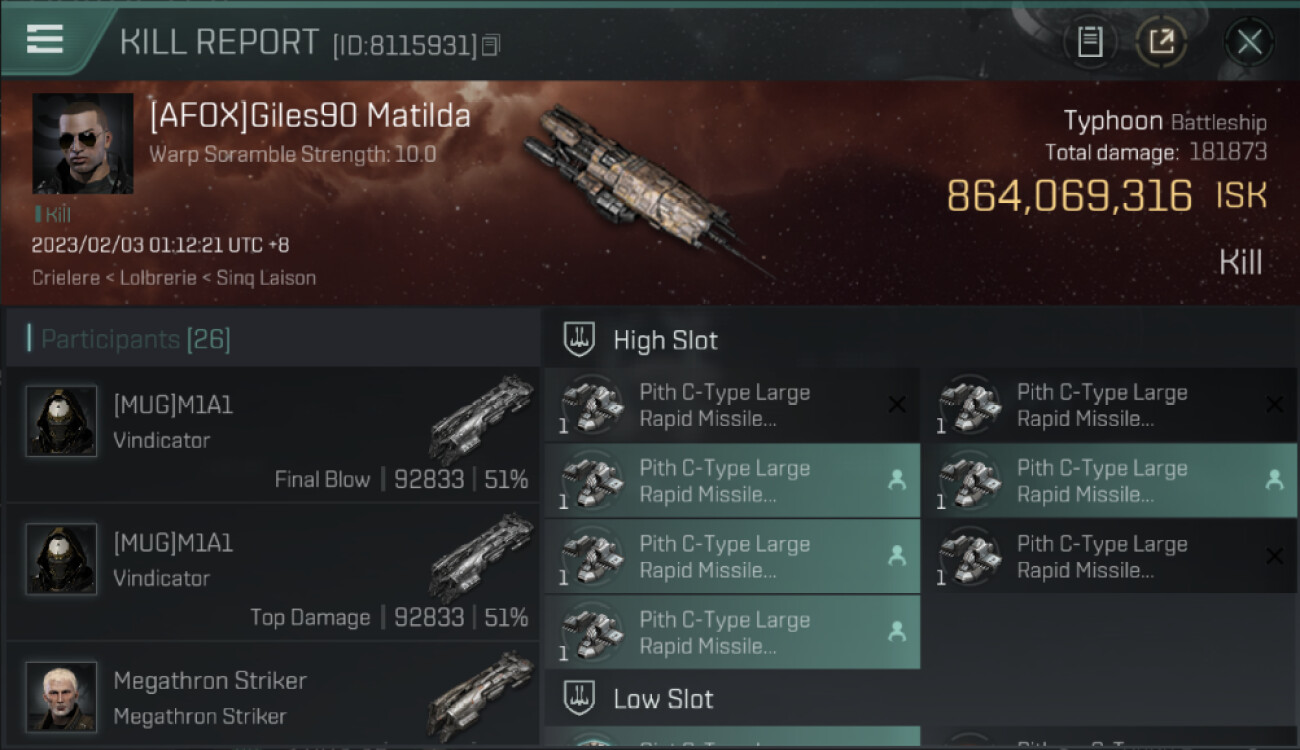The image size is (1300, 750).
Task: Select the Top Damage Vindicator participant
Action: click(272, 573)
